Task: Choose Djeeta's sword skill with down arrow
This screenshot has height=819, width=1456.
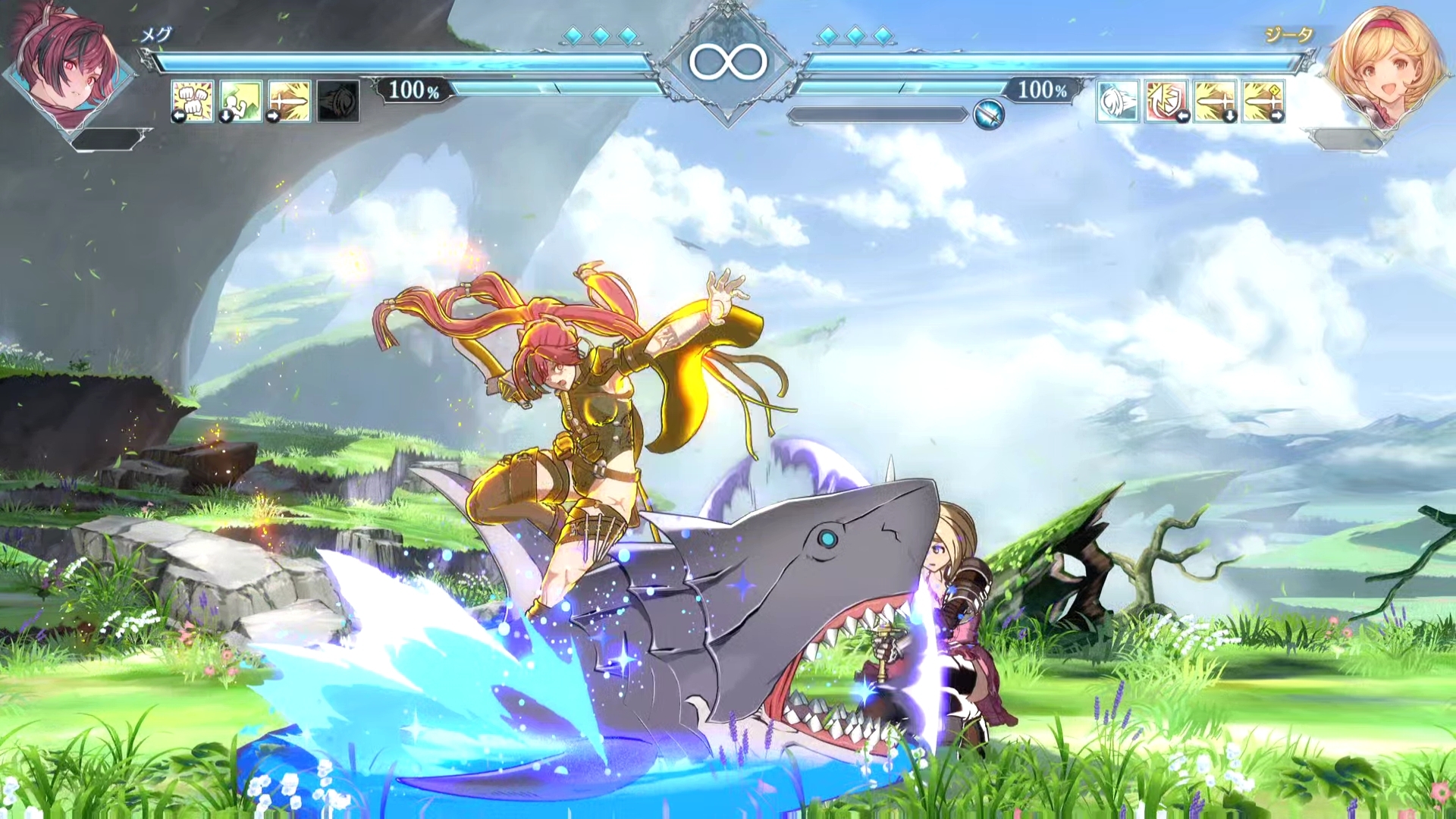Action: pos(1215,101)
